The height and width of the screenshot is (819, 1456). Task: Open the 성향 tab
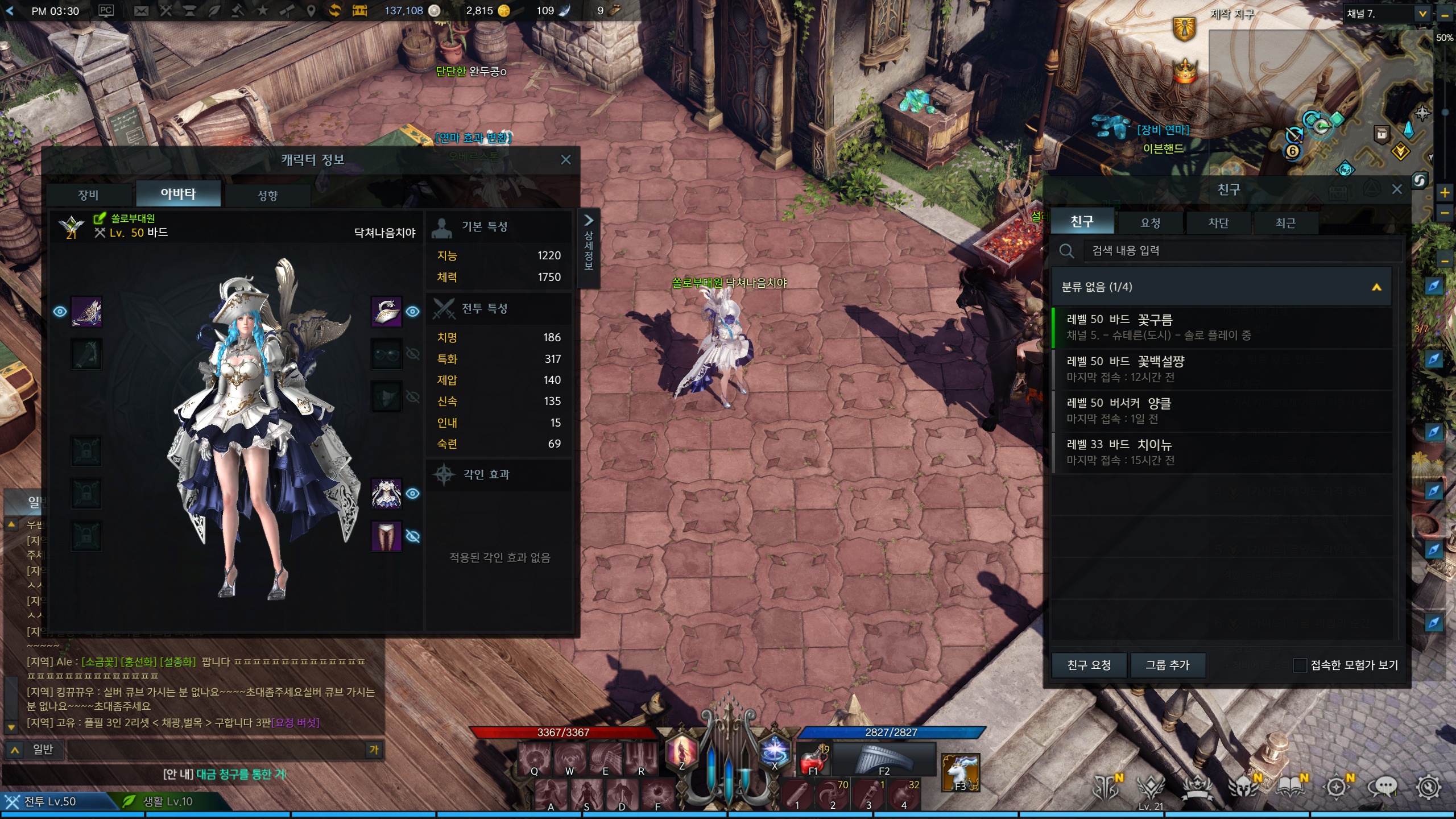pyautogui.click(x=267, y=196)
